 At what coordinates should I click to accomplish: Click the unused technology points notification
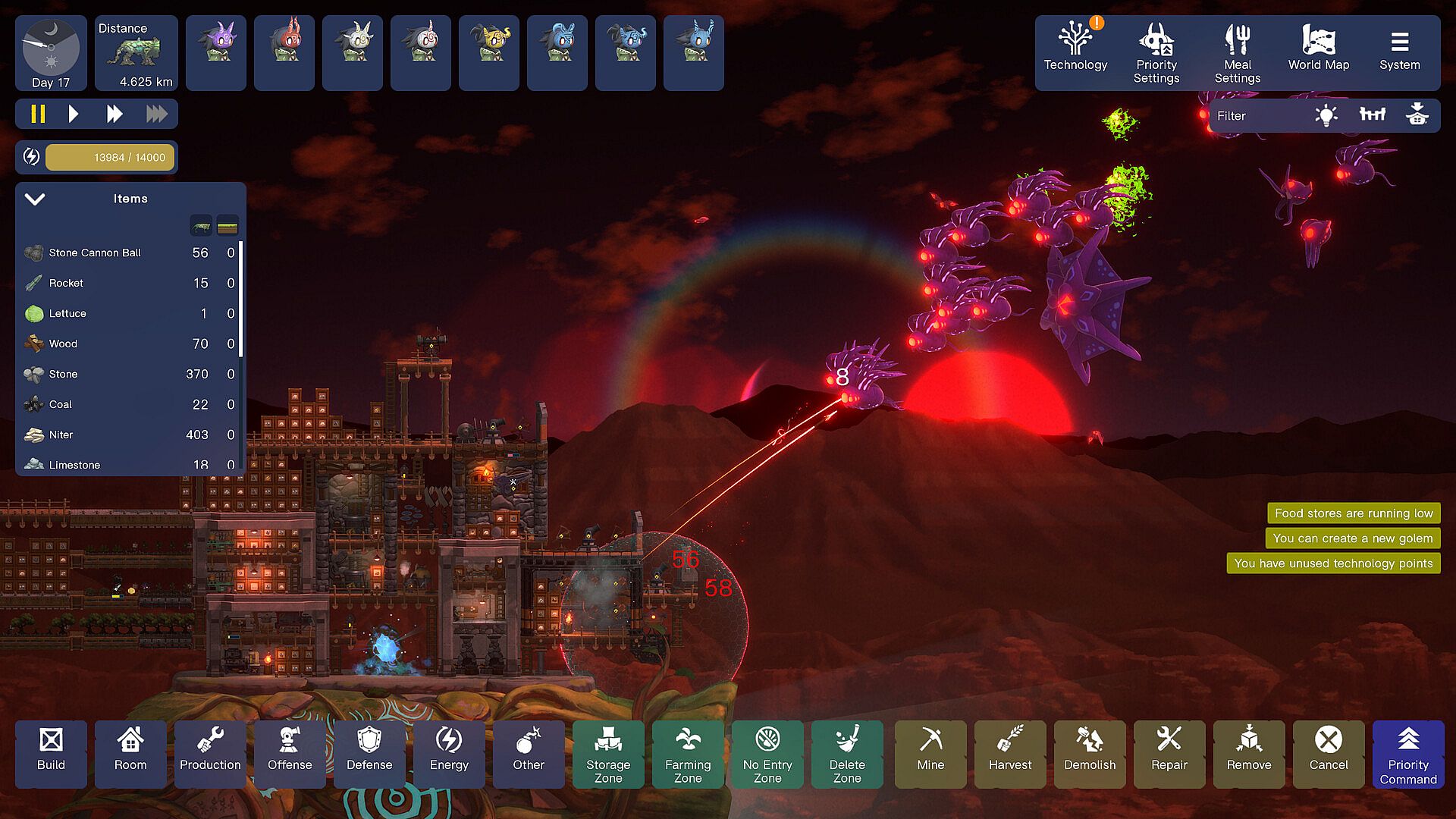1333,563
